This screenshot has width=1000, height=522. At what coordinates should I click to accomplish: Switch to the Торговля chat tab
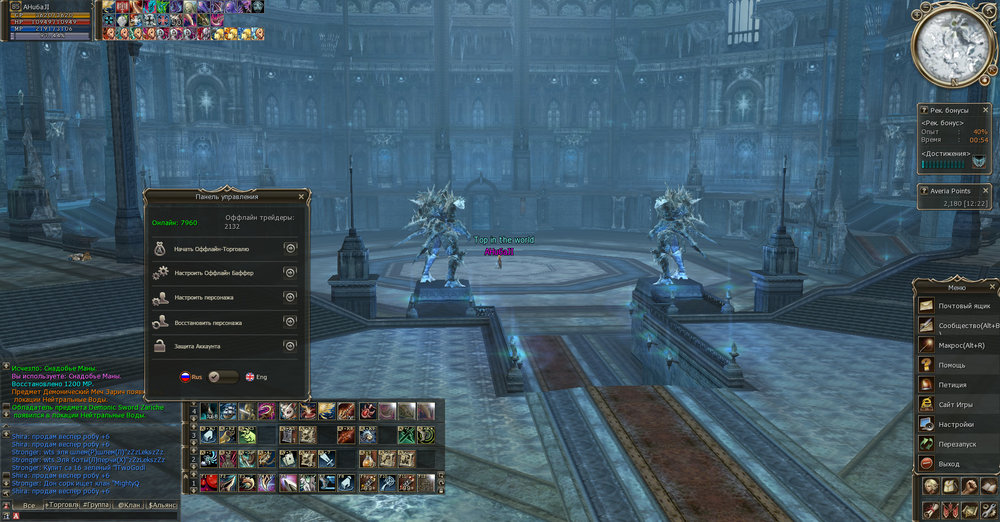[63, 506]
